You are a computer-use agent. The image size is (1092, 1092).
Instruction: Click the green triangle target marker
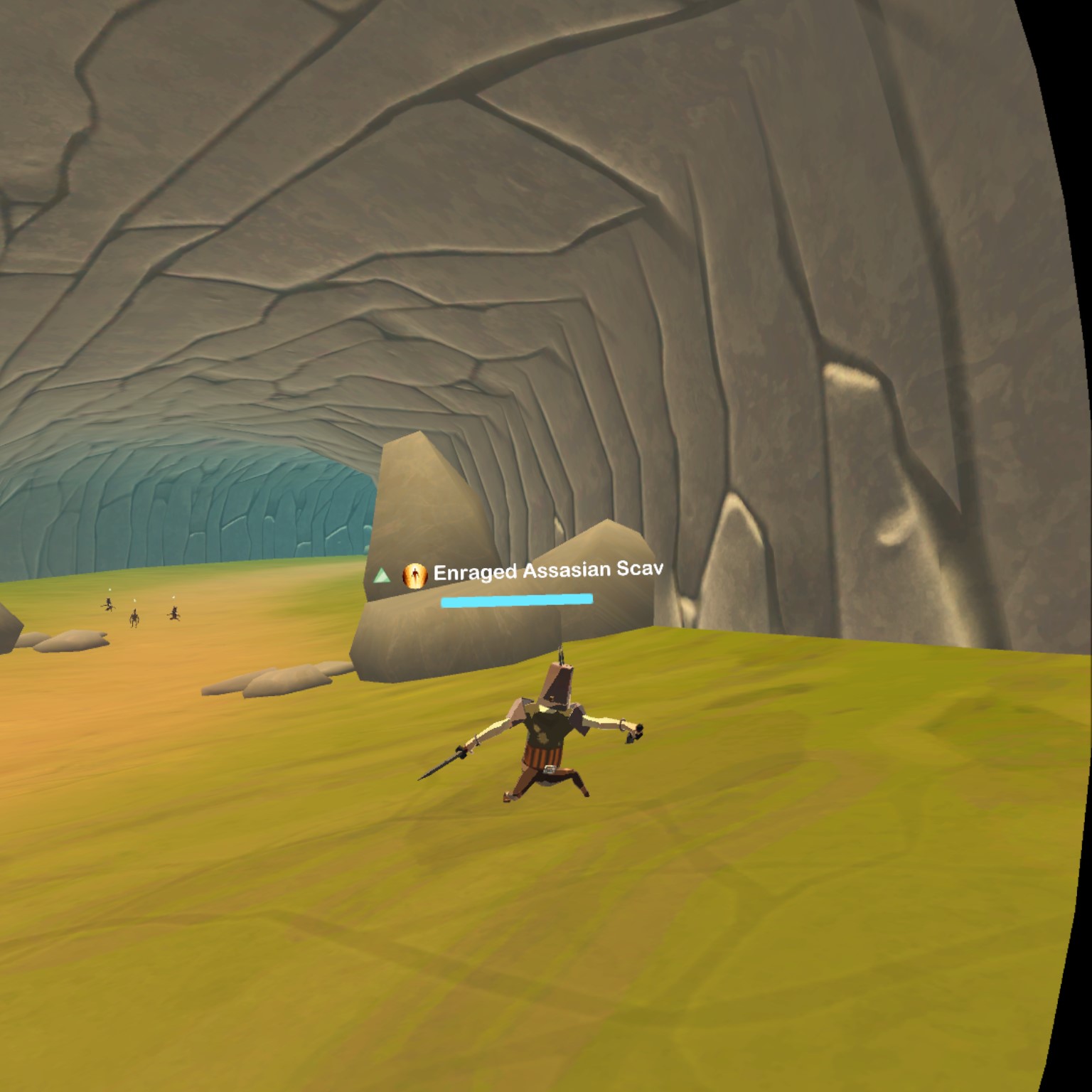point(382,575)
